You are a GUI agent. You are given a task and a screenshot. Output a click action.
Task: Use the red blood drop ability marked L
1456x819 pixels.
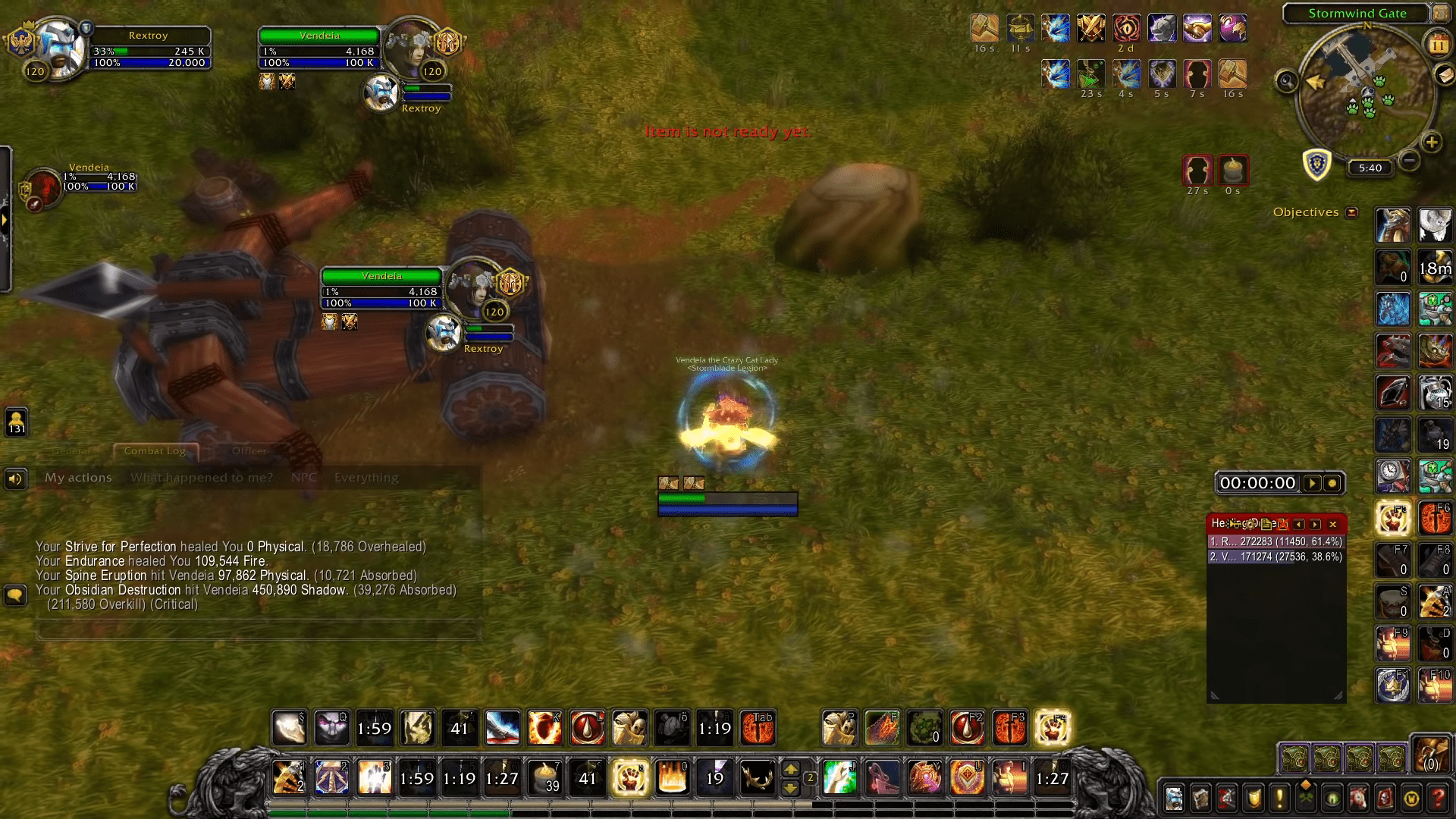click(587, 728)
